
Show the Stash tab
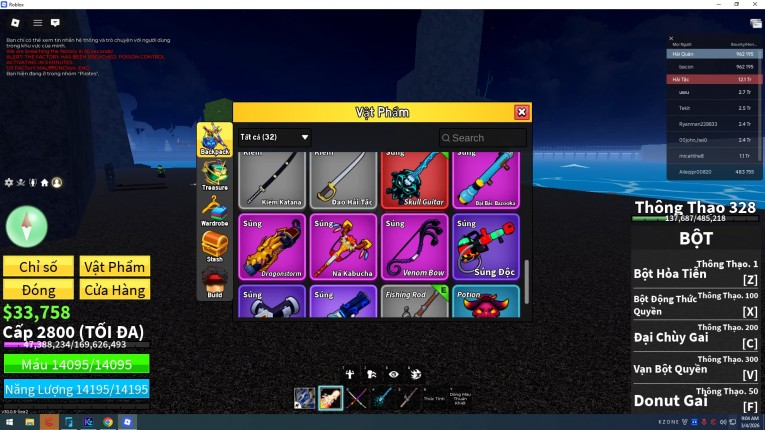tap(214, 246)
